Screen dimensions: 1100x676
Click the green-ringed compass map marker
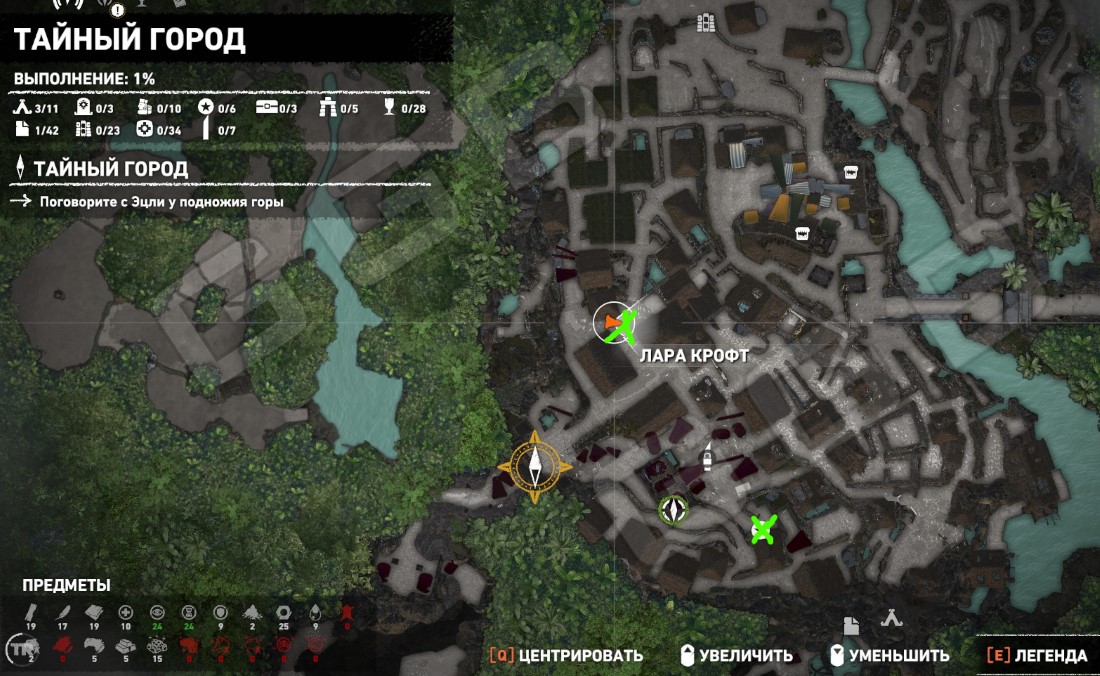[674, 510]
